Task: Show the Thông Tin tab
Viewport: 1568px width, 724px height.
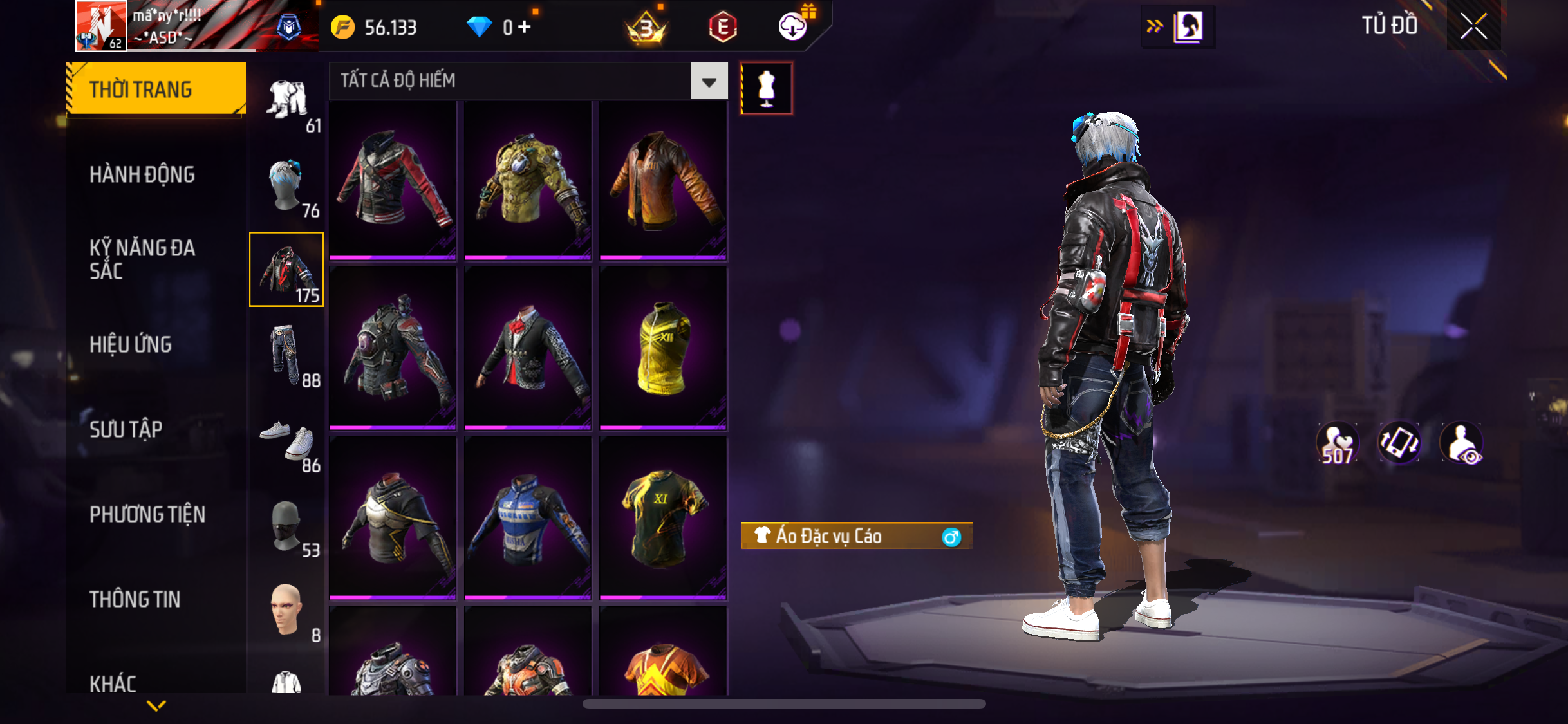Action: click(135, 599)
